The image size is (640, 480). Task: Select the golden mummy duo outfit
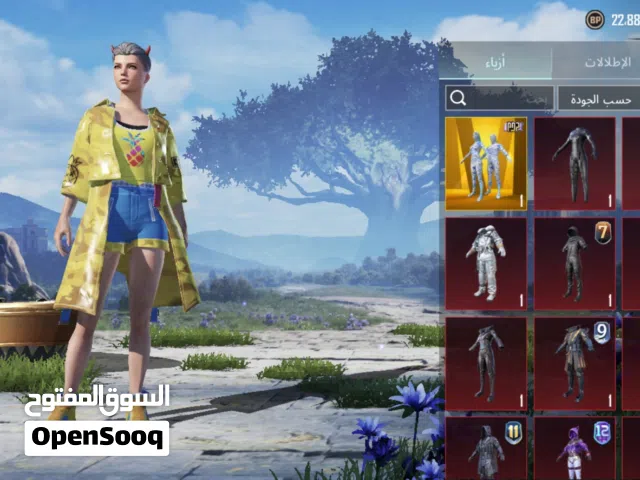486,163
